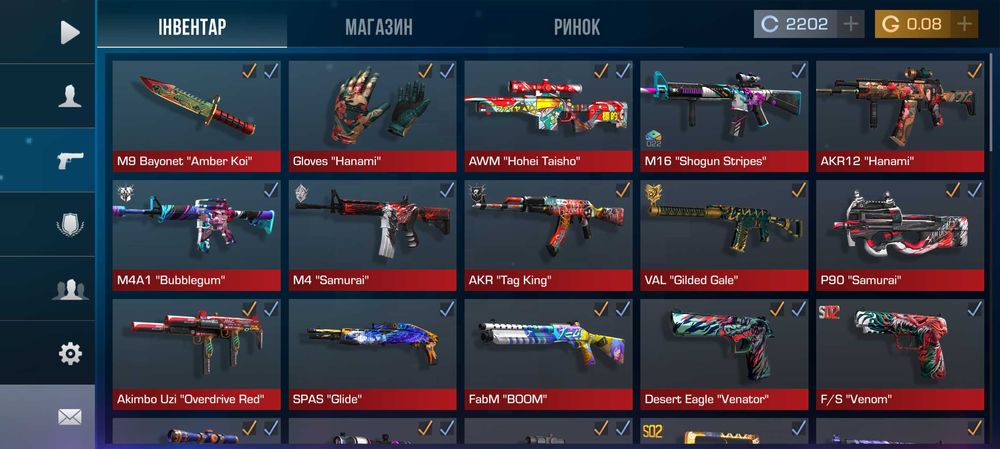The height and width of the screenshot is (449, 1000).
Task: Switch to the Магазин tab
Action: [x=378, y=27]
